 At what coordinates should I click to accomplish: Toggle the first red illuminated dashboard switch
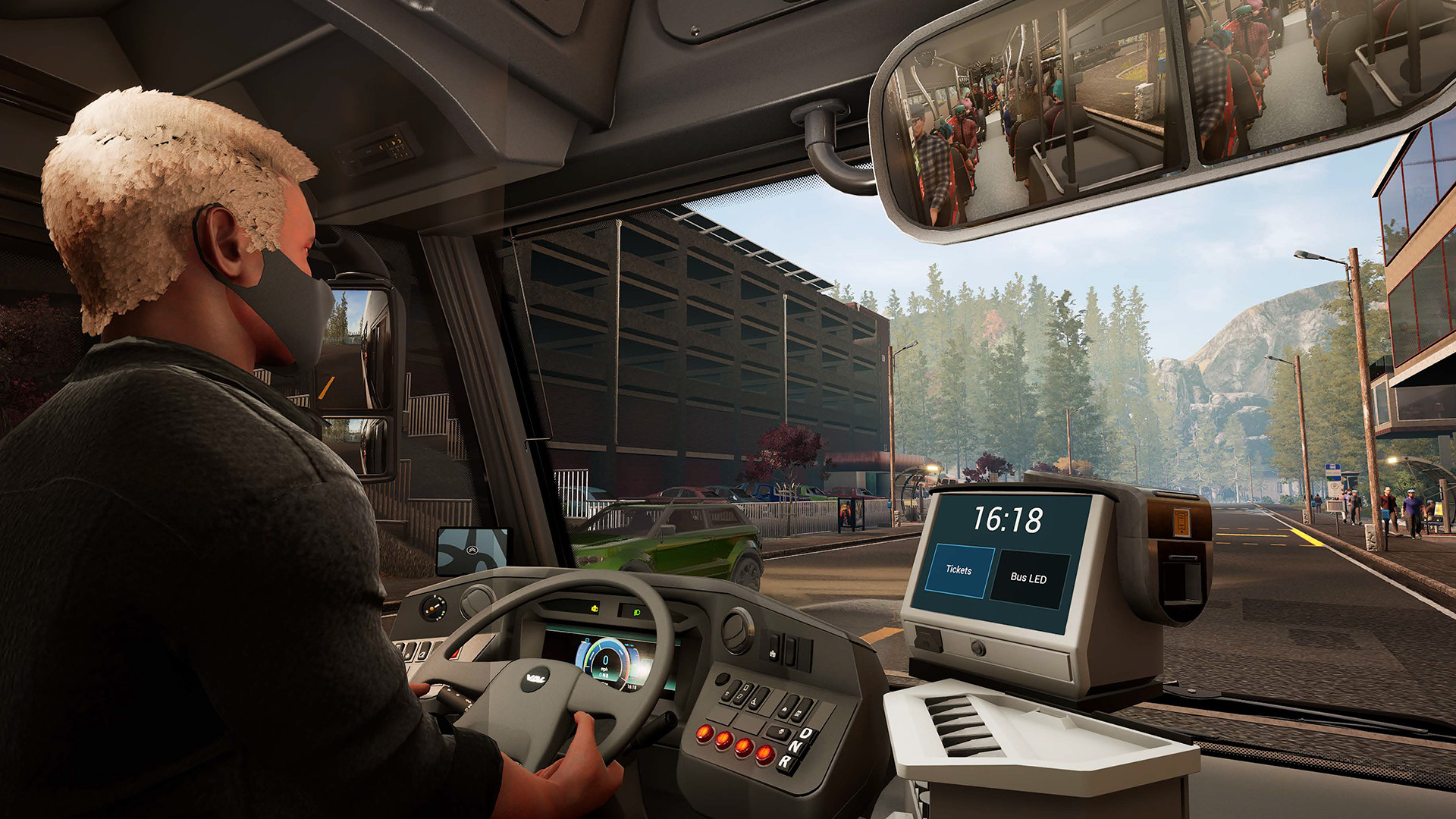click(x=705, y=733)
